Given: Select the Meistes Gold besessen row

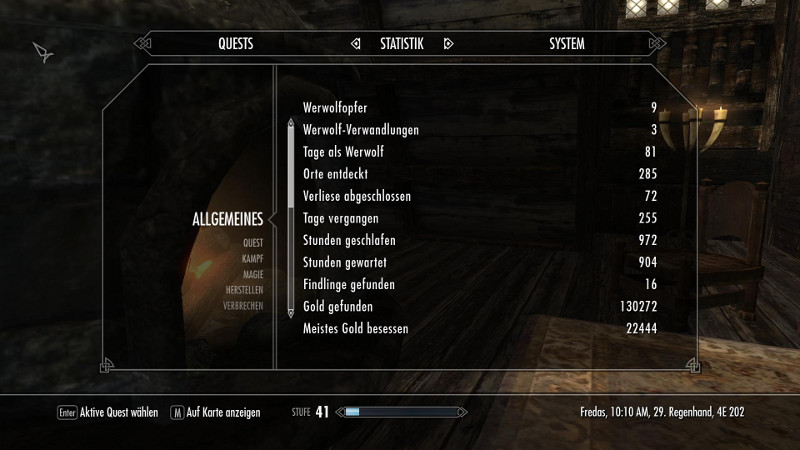Looking at the screenshot, I should 480,328.
